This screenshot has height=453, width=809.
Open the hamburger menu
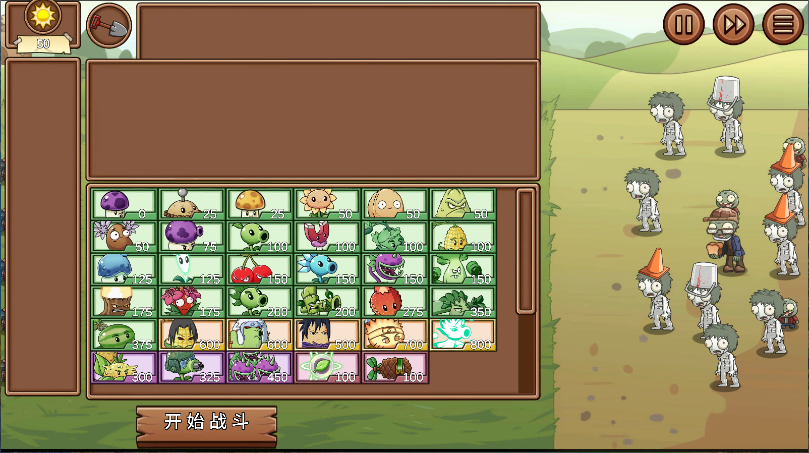783,24
